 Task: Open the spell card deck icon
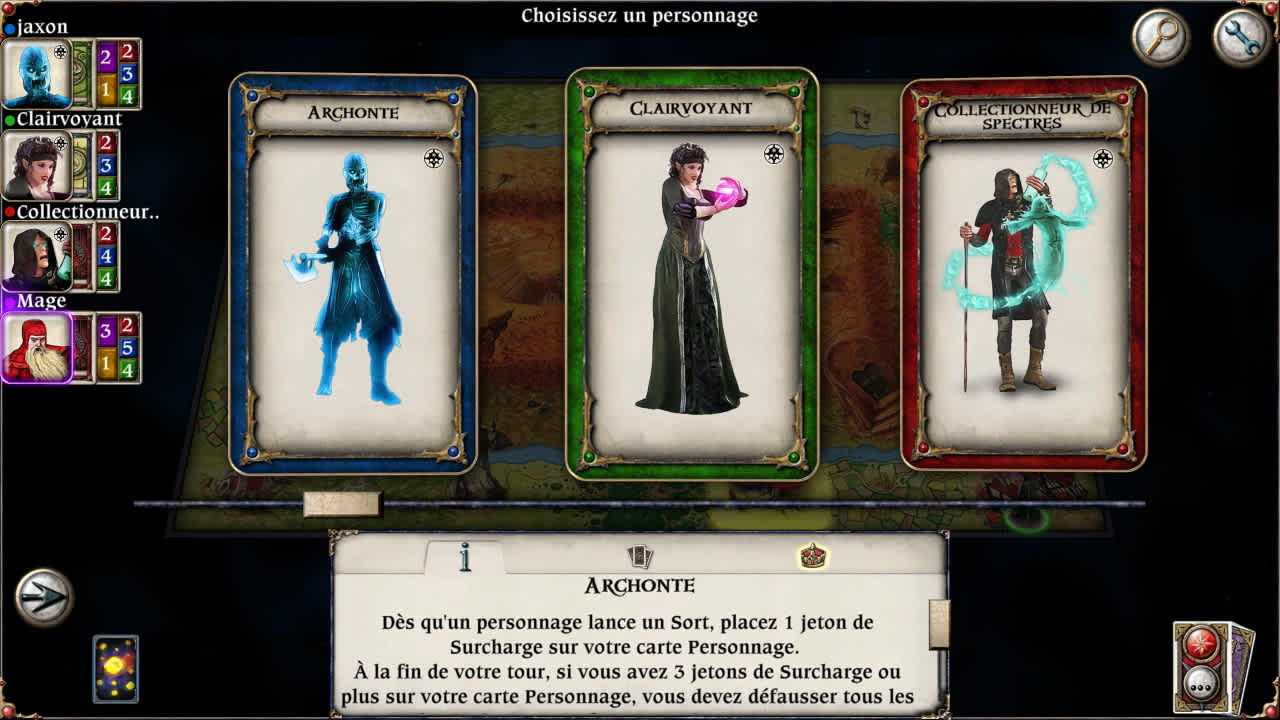[116, 668]
